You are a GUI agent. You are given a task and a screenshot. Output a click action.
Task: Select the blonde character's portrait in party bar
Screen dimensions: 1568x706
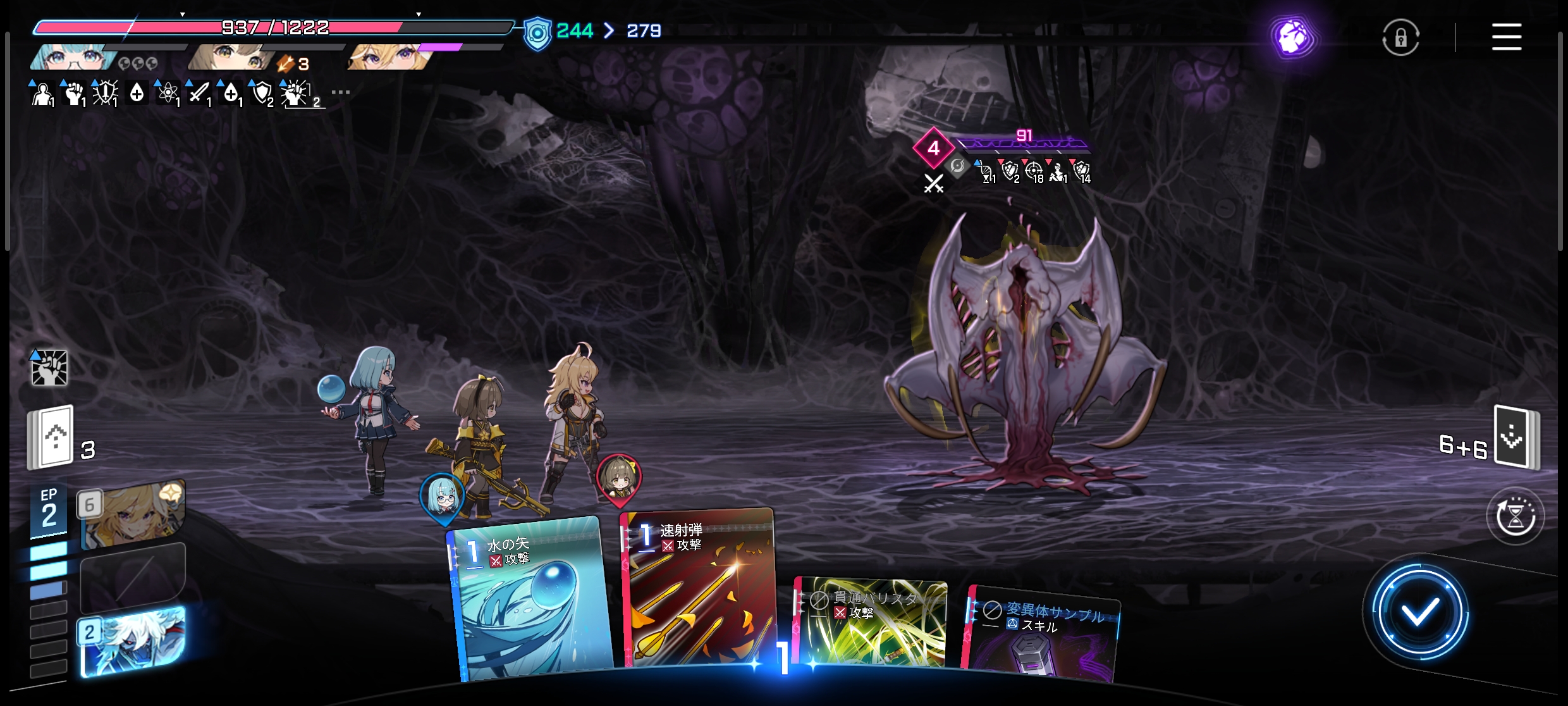pos(389,58)
